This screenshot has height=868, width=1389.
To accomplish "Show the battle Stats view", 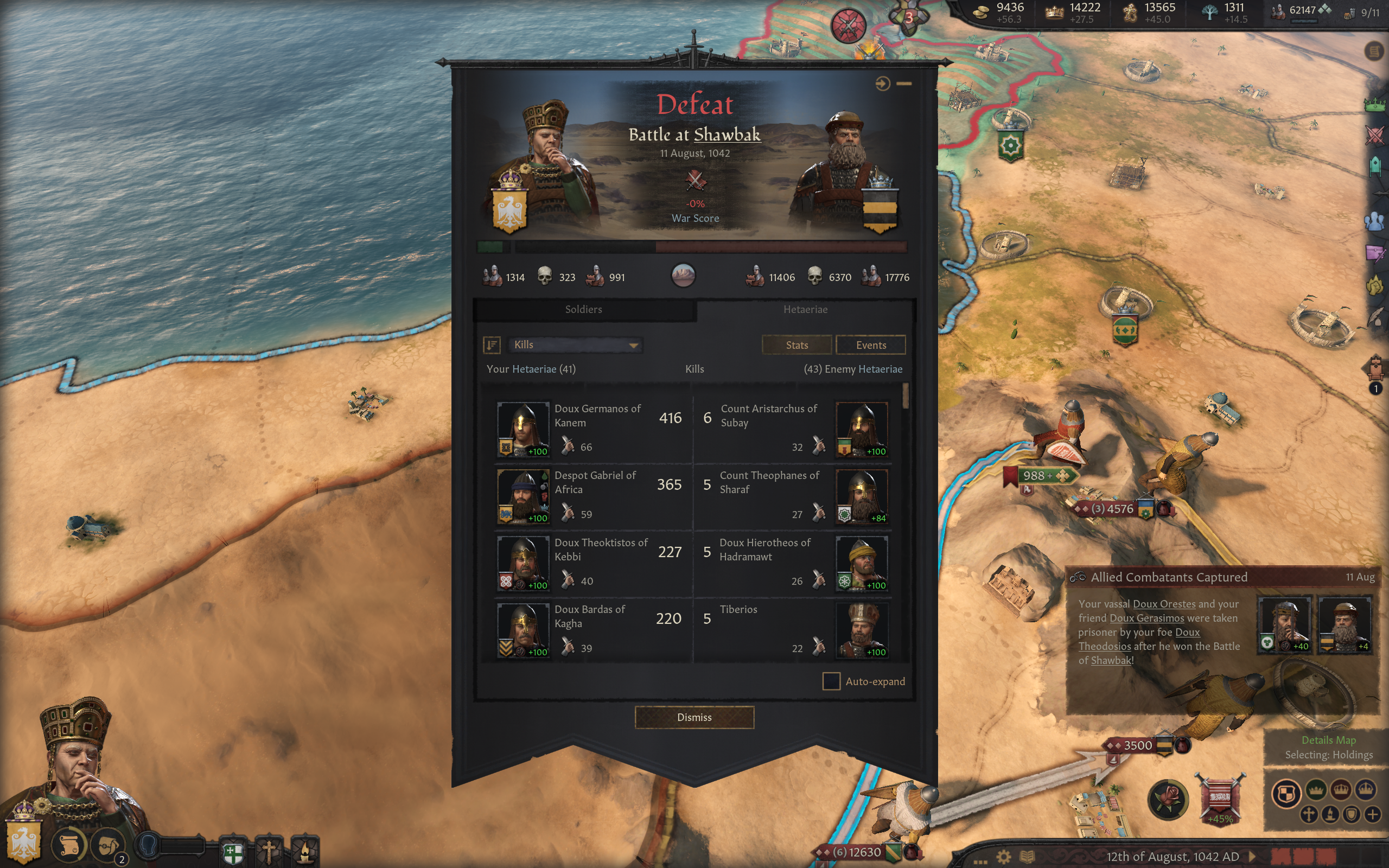I will pyautogui.click(x=796, y=345).
